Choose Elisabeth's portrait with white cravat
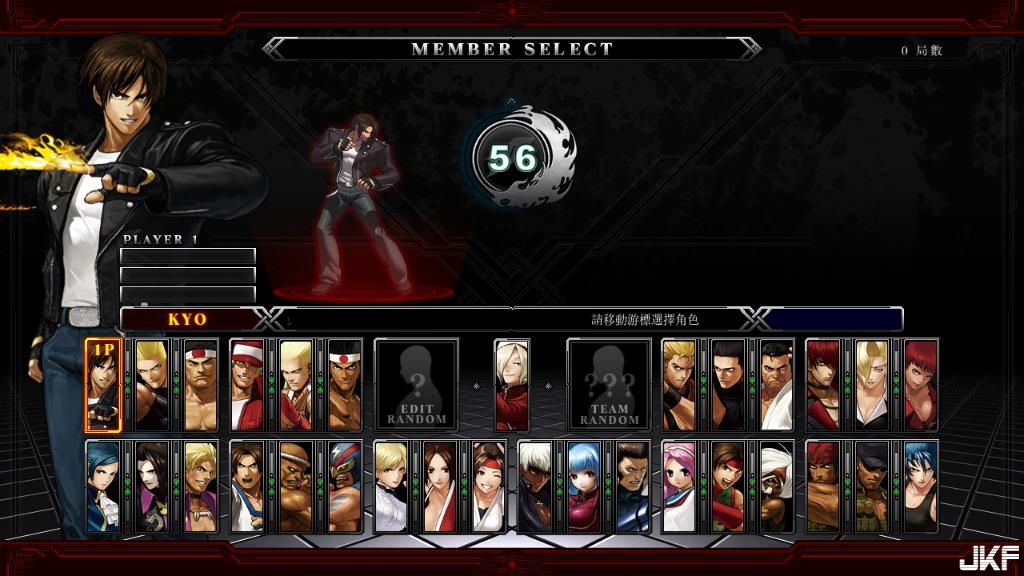Image resolution: width=1024 pixels, height=576 pixels. (103, 487)
